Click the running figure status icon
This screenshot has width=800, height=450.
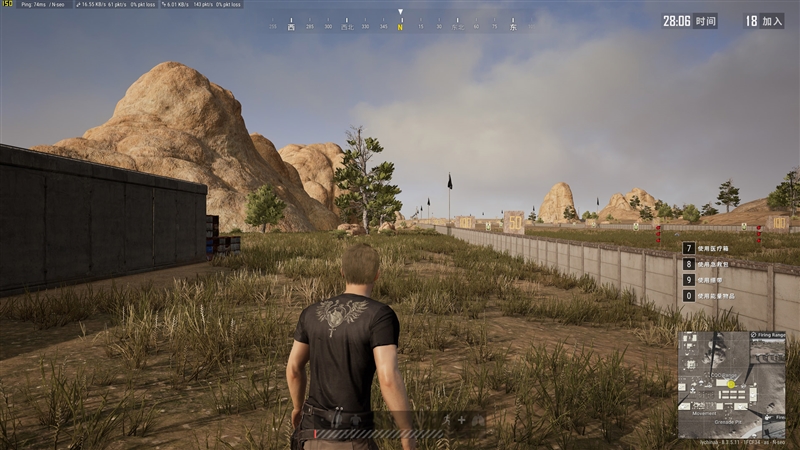[x=446, y=420]
